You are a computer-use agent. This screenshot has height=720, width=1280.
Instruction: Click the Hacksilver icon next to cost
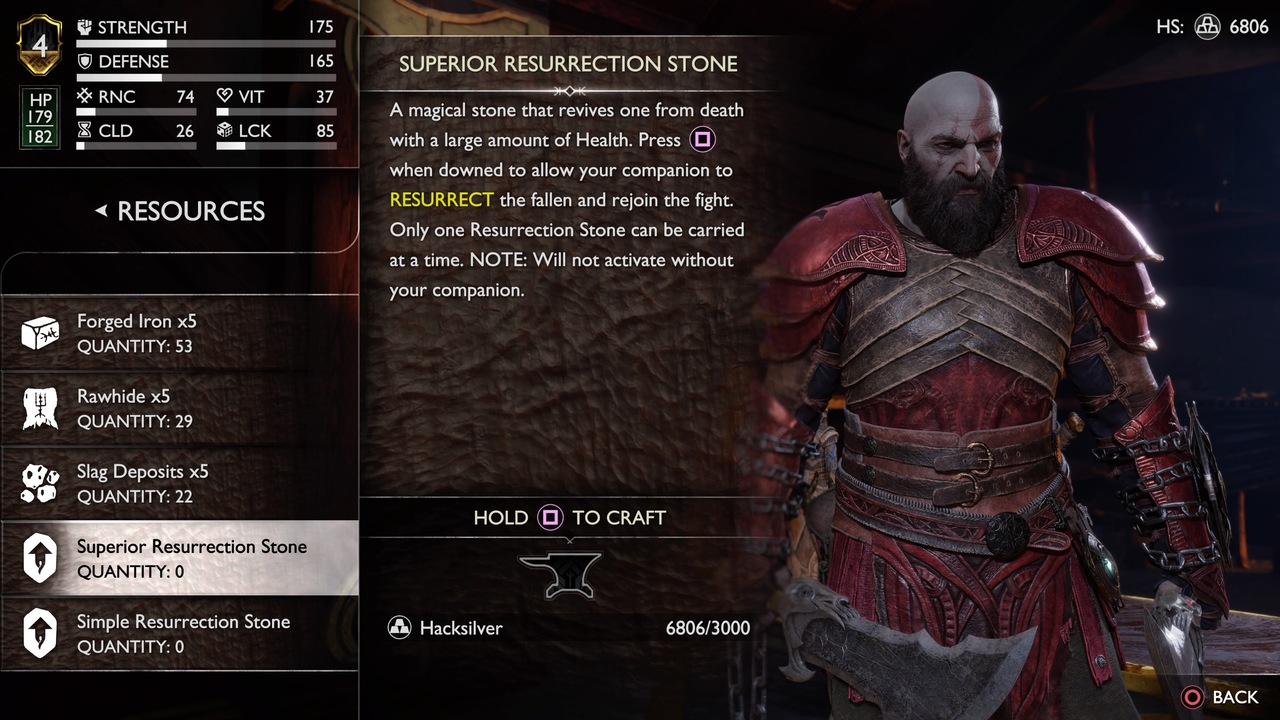click(400, 628)
